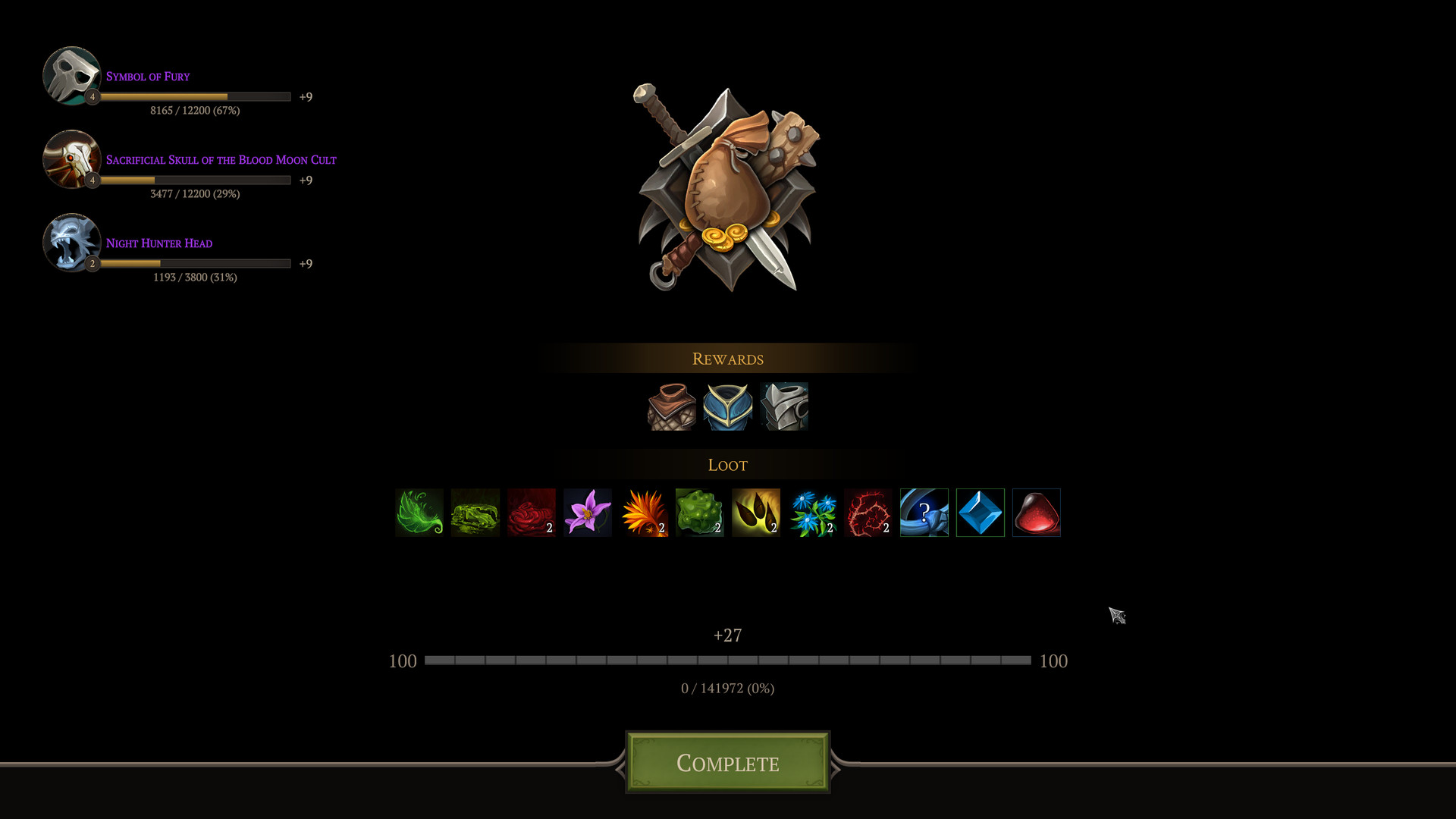Pick the plate armor reward
1456x819 pixels.
pyautogui.click(x=784, y=406)
